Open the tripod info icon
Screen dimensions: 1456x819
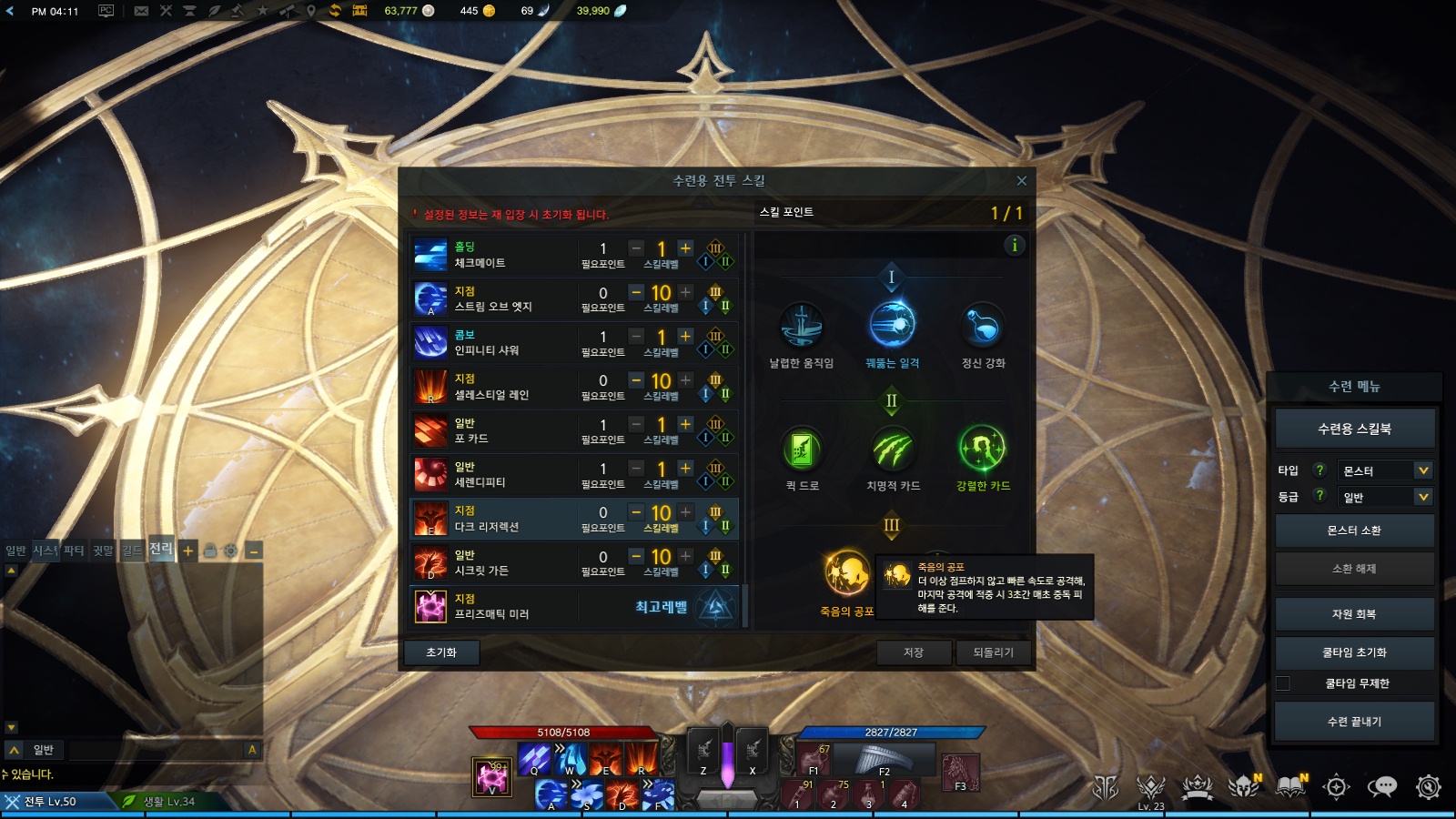[x=1015, y=245]
